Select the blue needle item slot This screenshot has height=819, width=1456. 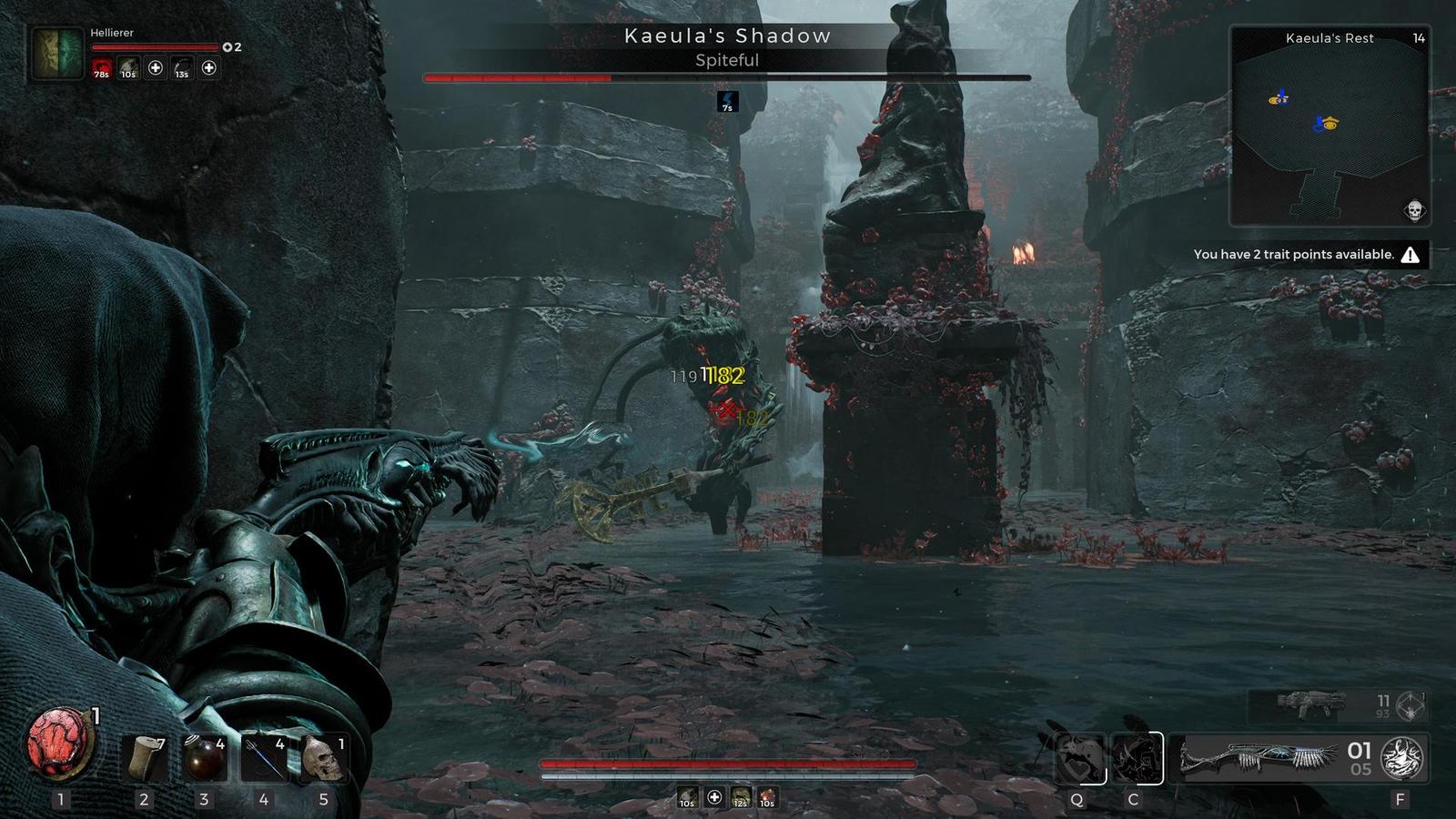click(264, 757)
